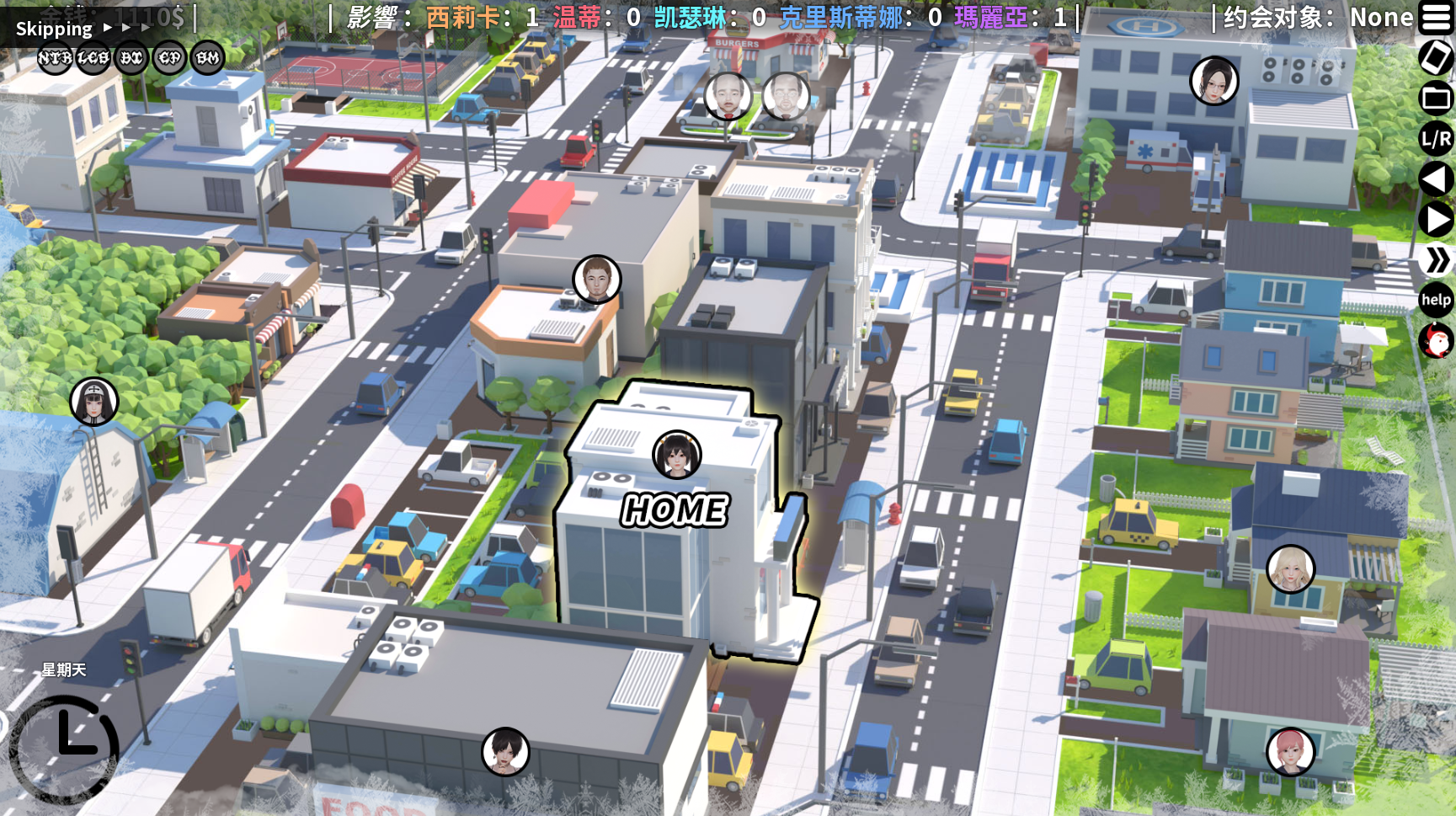
Task: Open the help button
Action: [1436, 300]
